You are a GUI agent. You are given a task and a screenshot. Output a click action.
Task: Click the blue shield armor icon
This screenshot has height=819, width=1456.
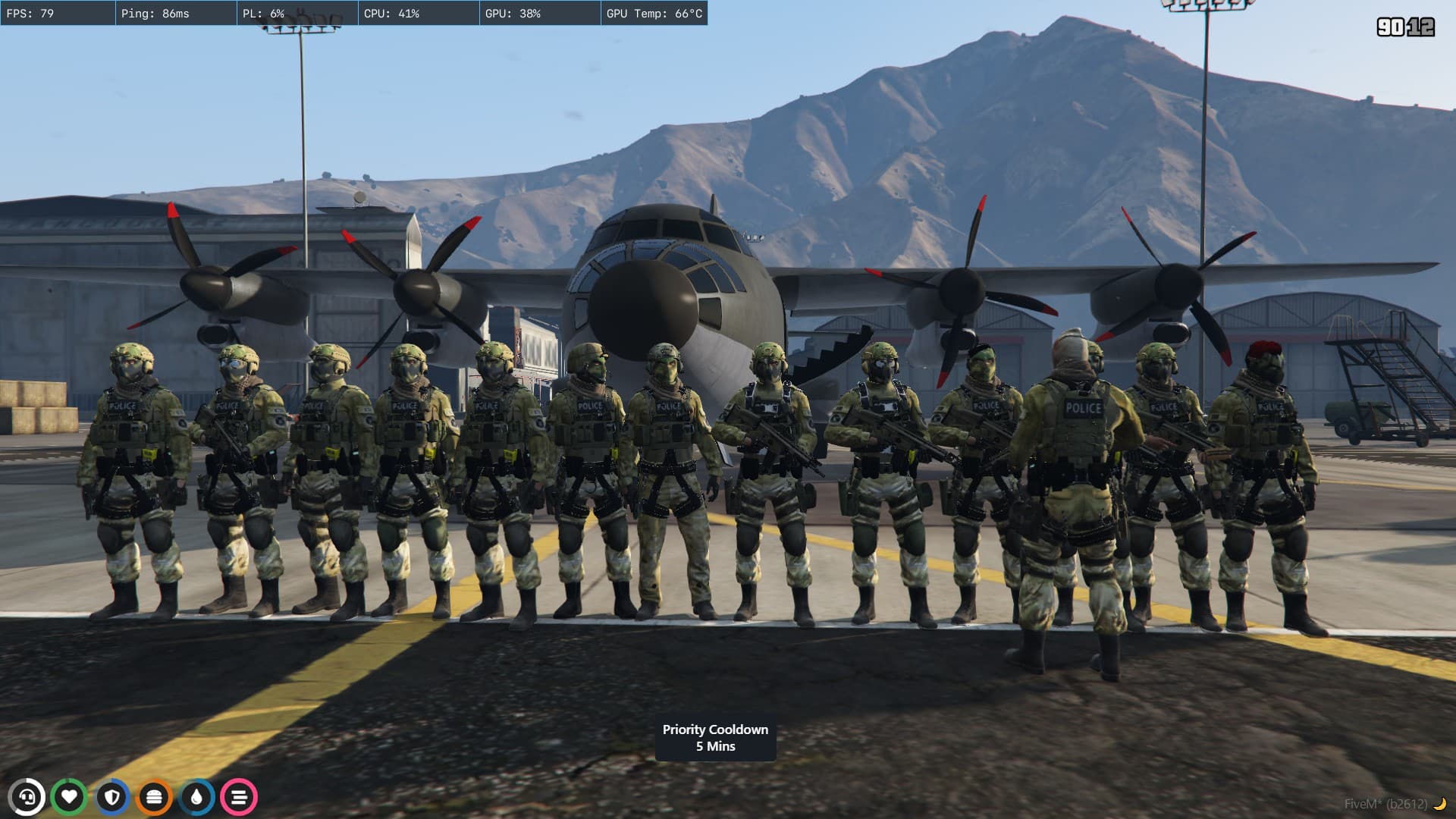112,797
